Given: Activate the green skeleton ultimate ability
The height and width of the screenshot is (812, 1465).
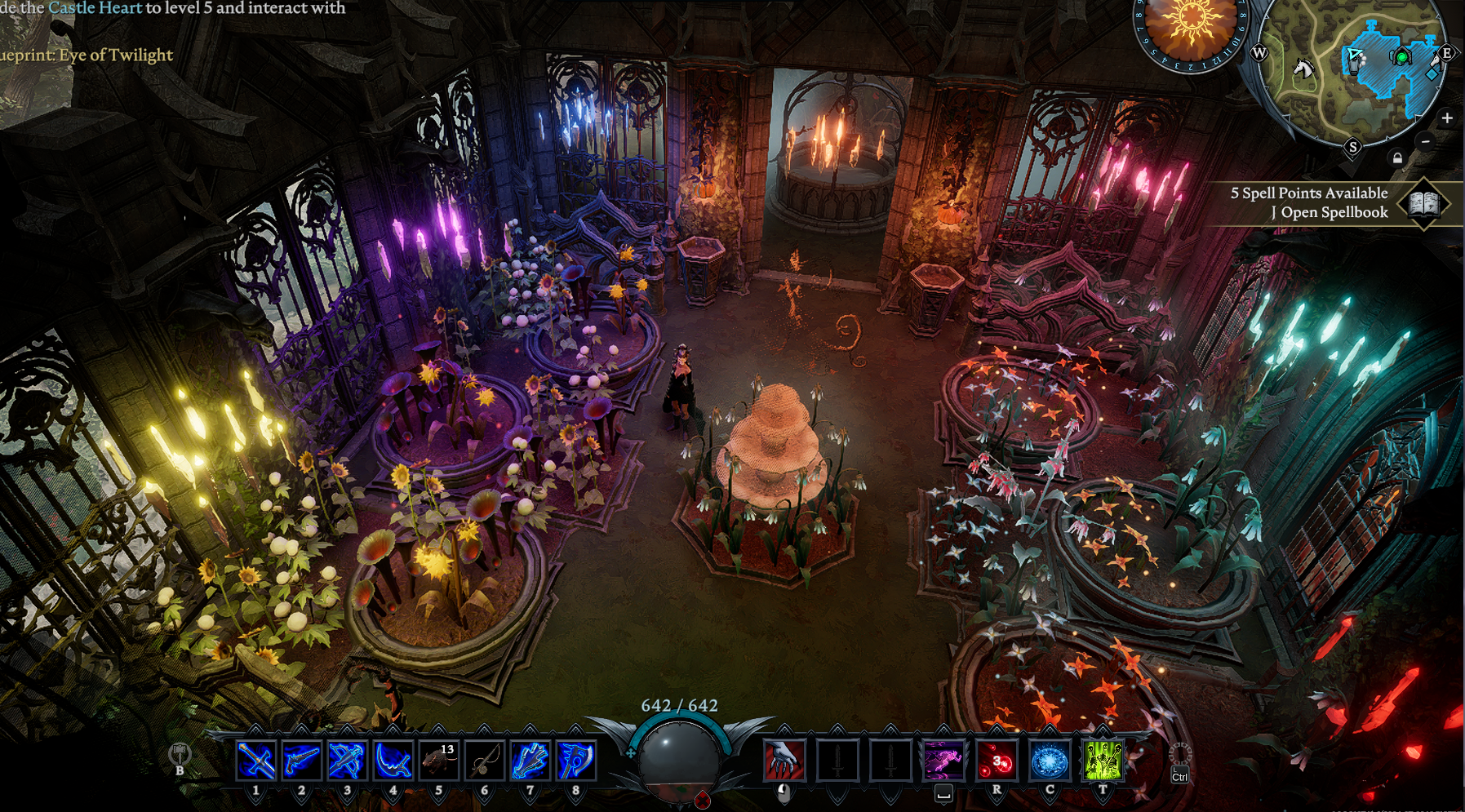Looking at the screenshot, I should (1103, 761).
